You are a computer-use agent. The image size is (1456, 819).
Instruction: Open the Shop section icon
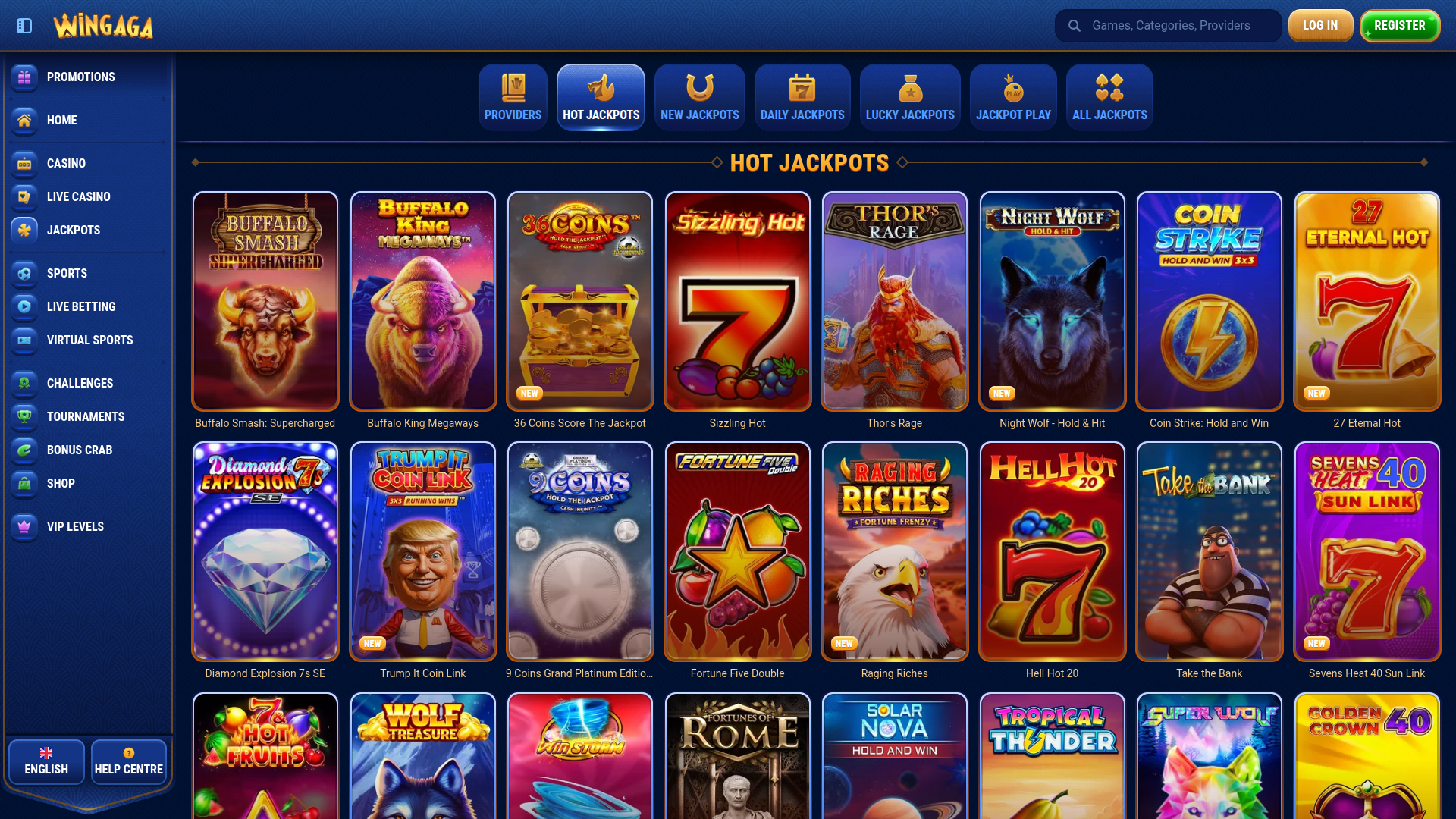click(x=24, y=483)
